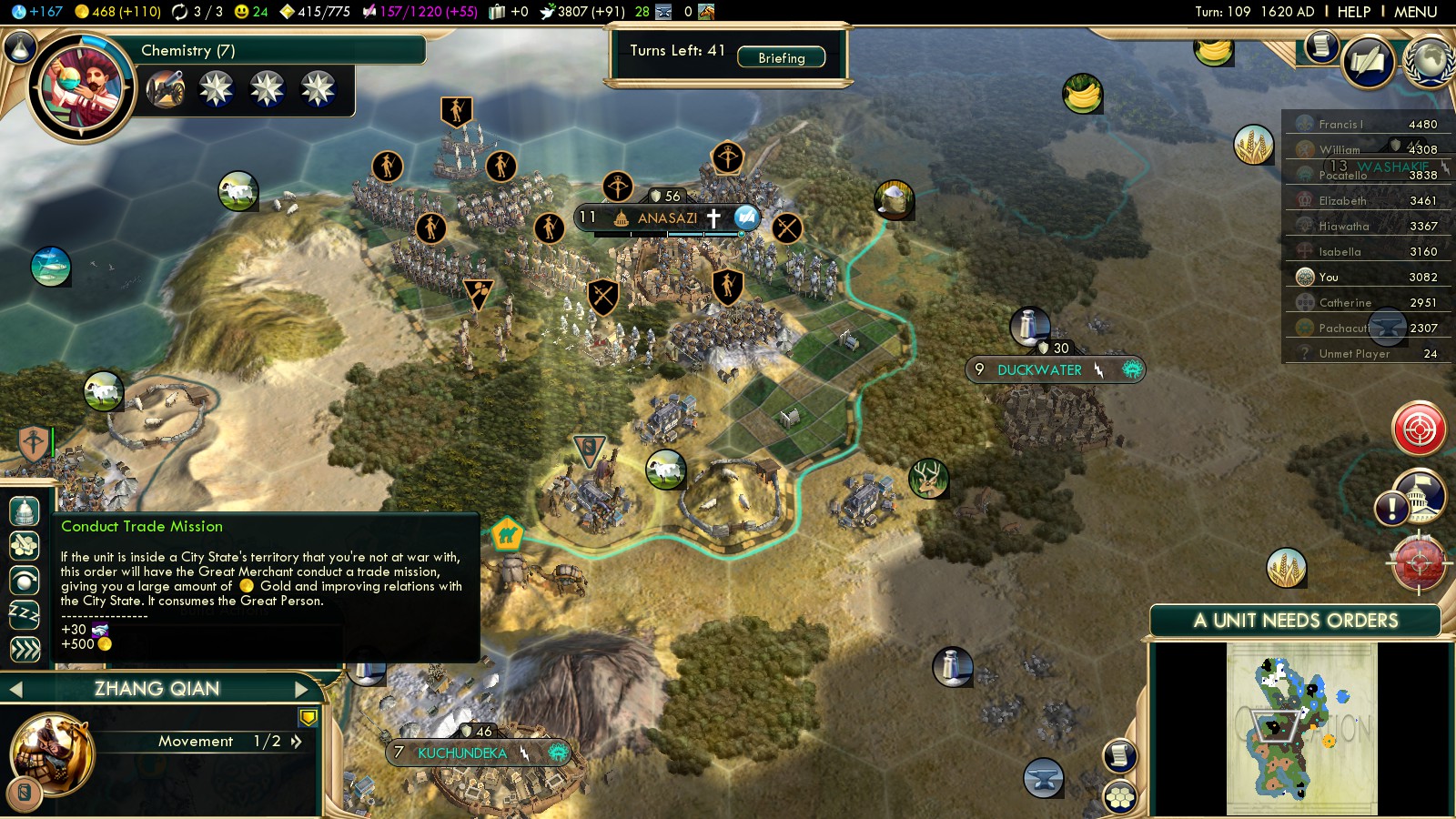Open the capitol building alert notification
The image size is (1456, 819).
click(x=1420, y=496)
